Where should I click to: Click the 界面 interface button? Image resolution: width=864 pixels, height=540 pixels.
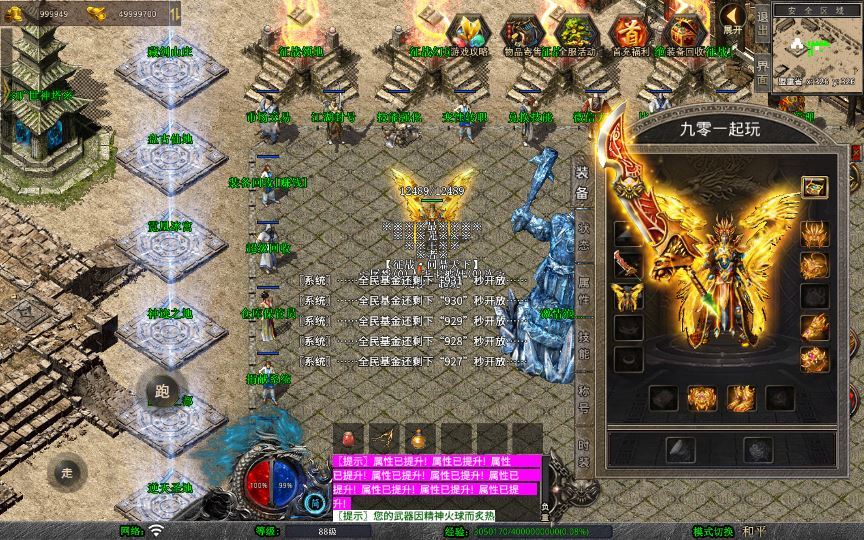(x=762, y=71)
